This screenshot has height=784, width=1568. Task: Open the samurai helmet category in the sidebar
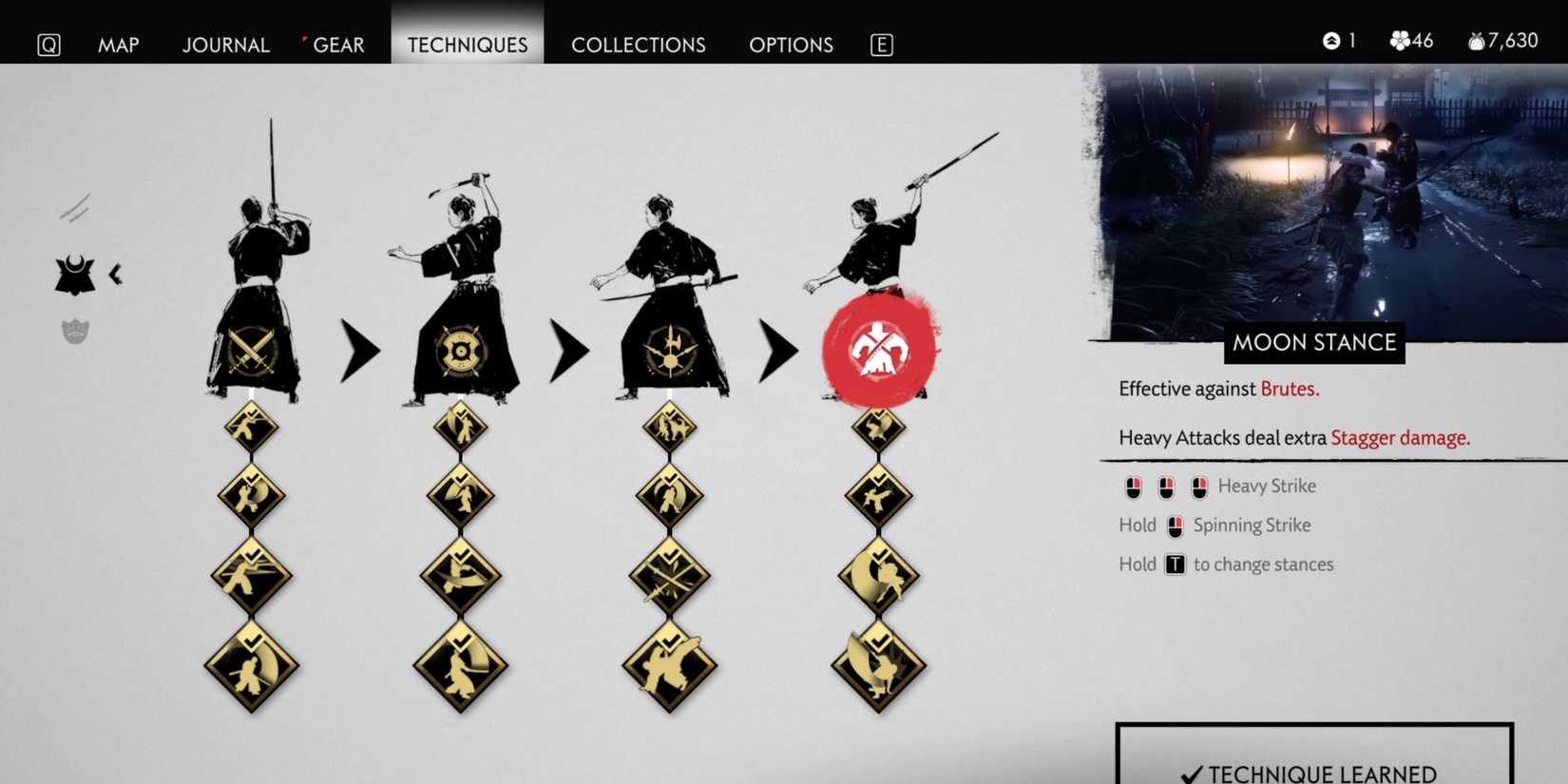(x=76, y=274)
